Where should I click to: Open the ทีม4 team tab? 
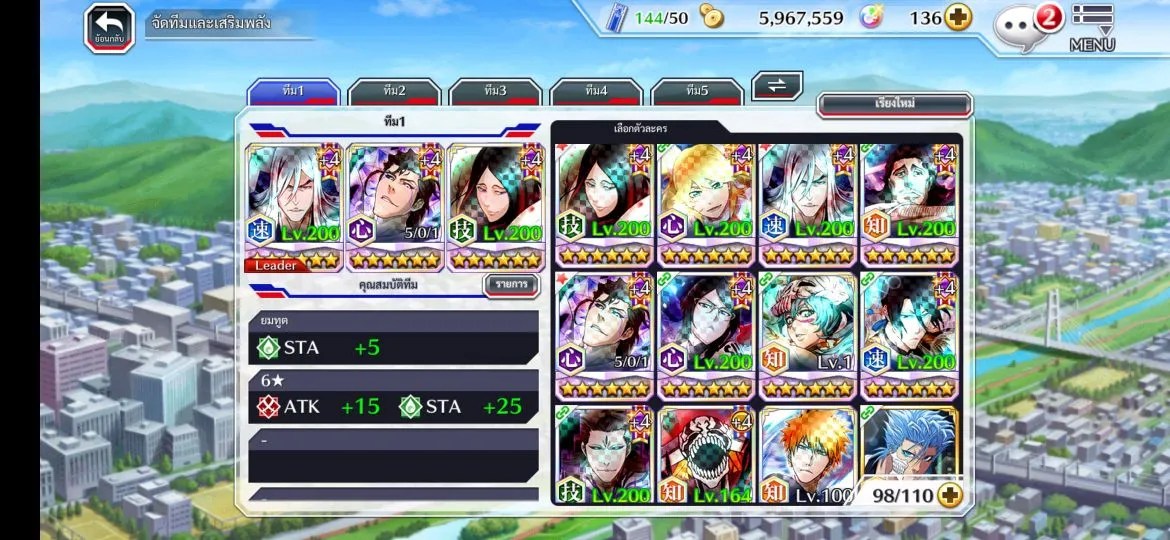tap(596, 92)
